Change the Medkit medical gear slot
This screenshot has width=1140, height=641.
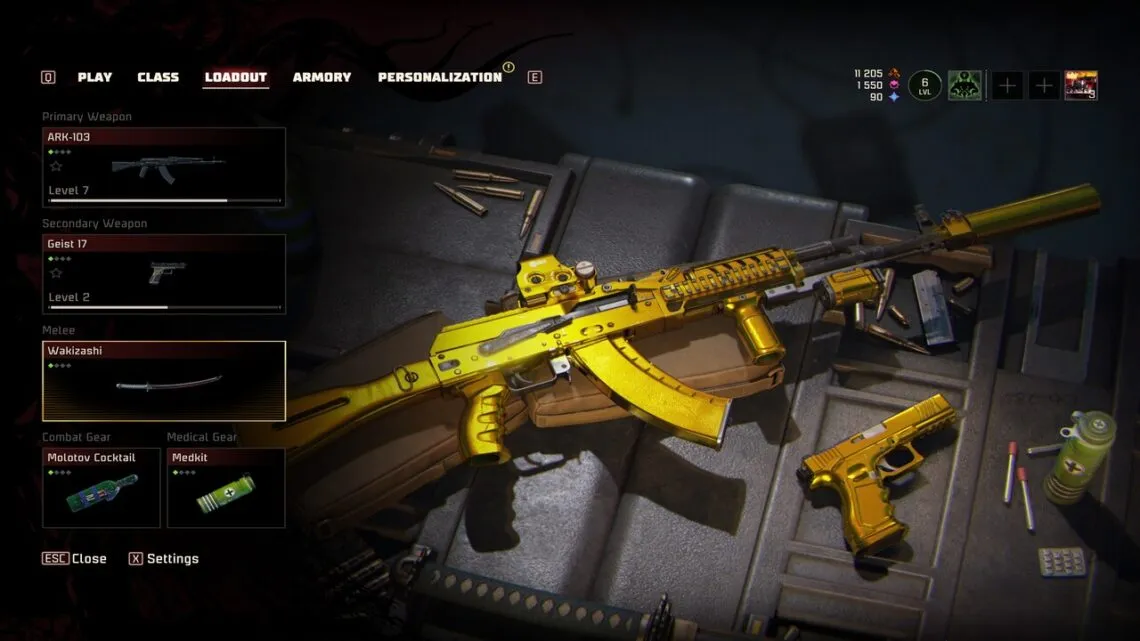tap(226, 487)
